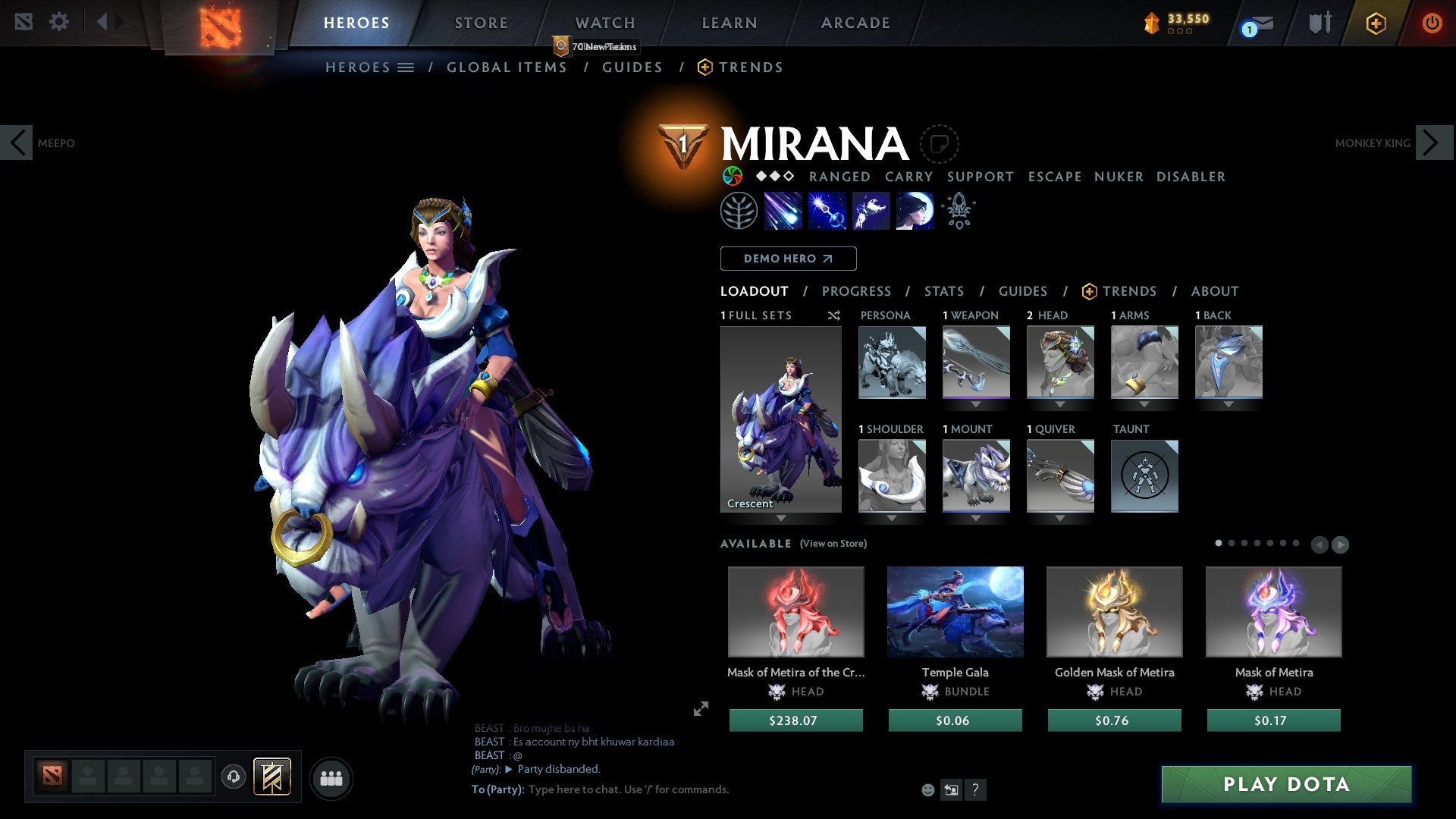The height and width of the screenshot is (819, 1456).
Task: Go to next hero Monkey King
Action: 1432,143
